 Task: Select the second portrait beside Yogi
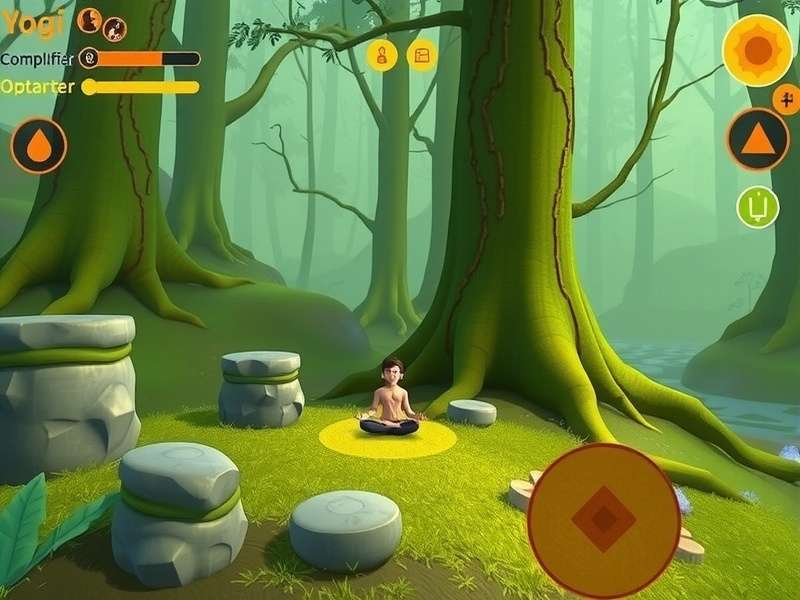pyautogui.click(x=114, y=29)
